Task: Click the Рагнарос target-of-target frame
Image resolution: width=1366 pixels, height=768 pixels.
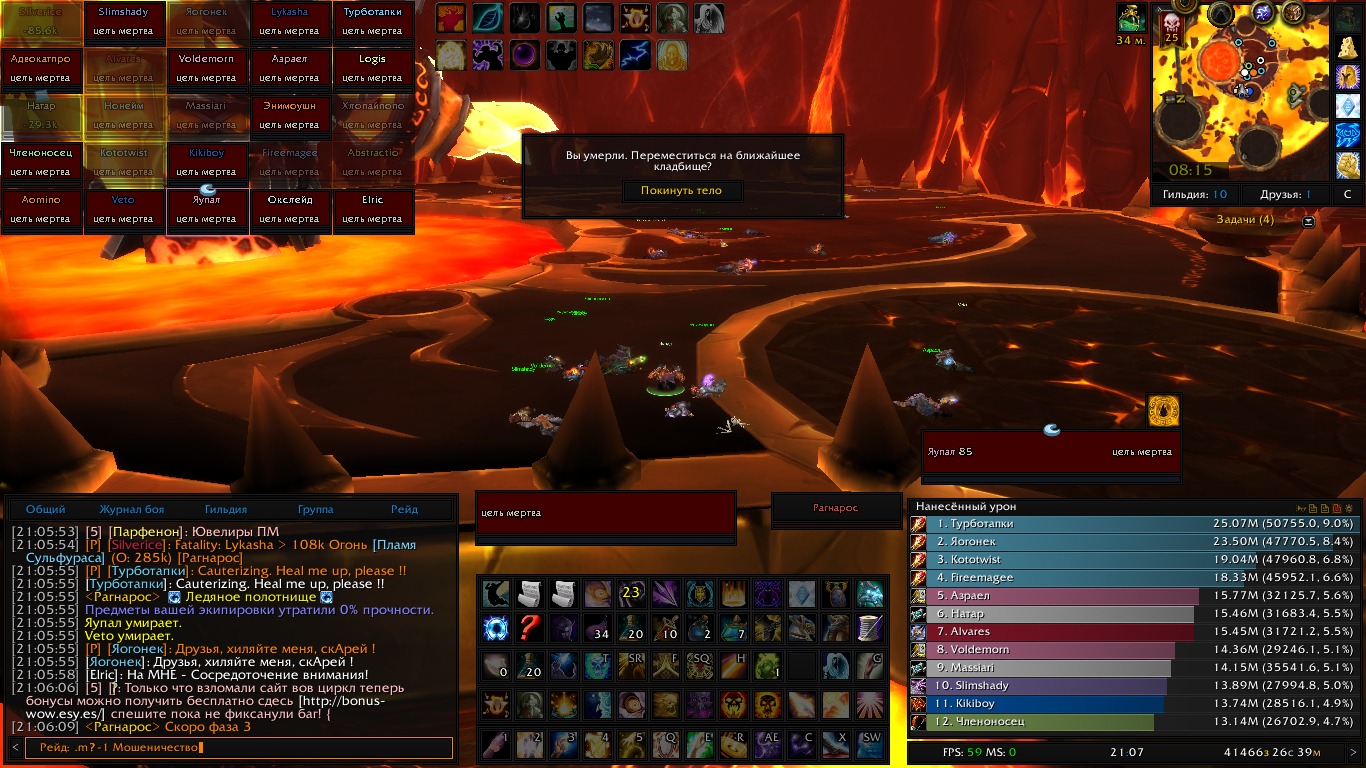Action: point(835,508)
